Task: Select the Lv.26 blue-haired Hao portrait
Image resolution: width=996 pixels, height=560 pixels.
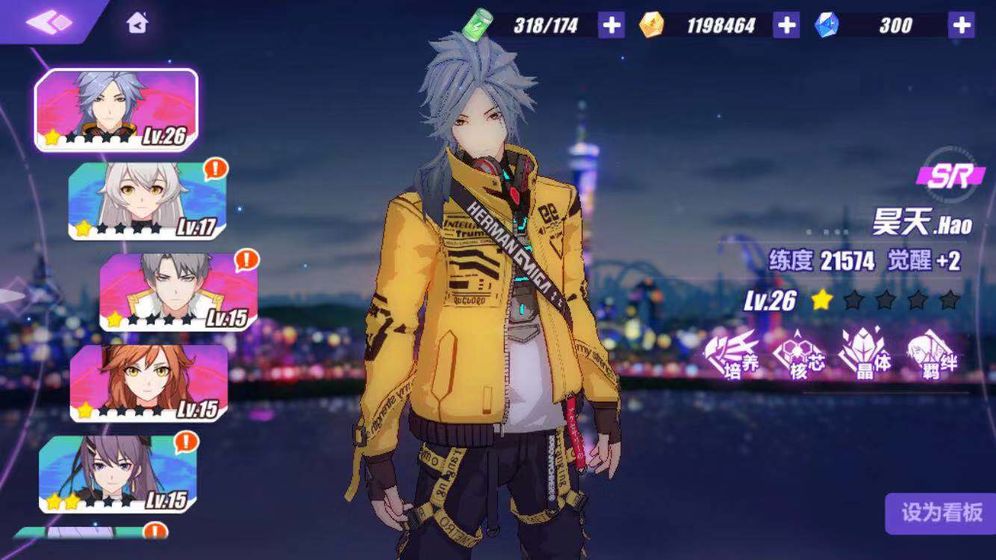Action: [116, 110]
